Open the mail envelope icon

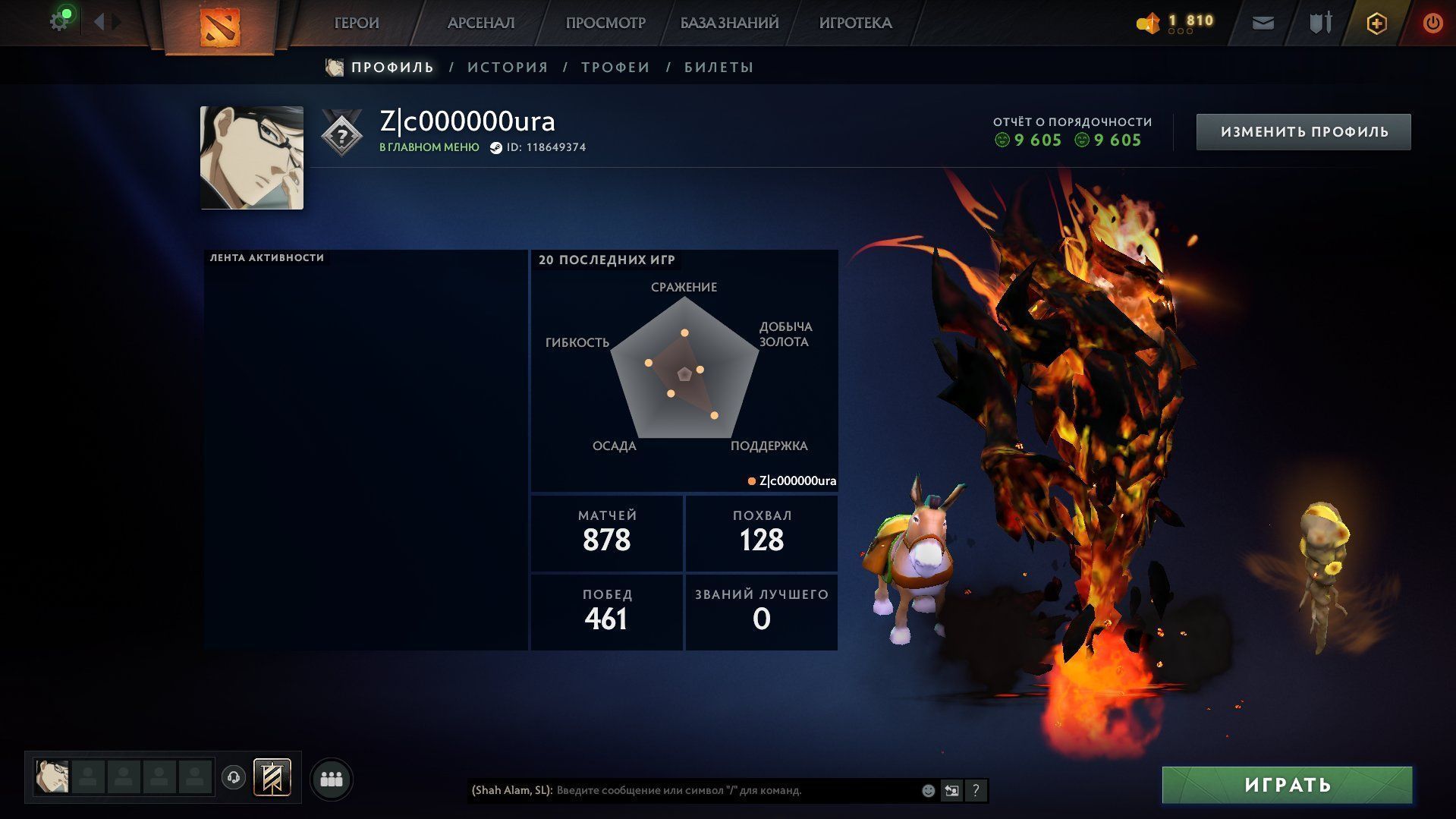point(1263,24)
